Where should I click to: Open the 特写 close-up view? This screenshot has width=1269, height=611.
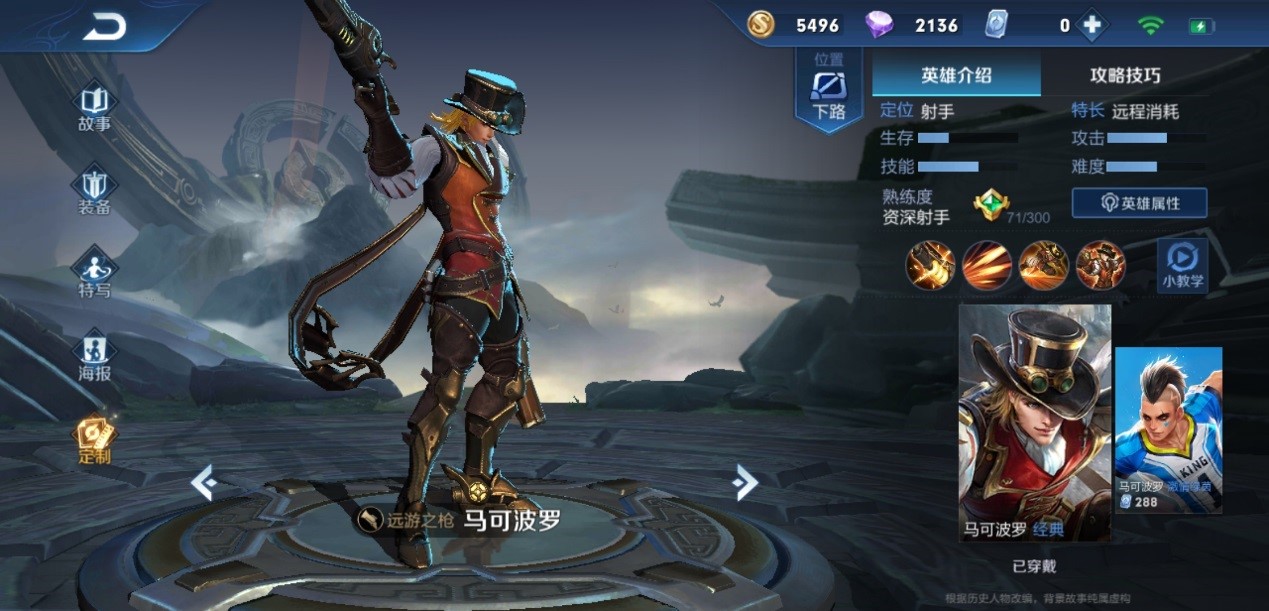coord(95,275)
